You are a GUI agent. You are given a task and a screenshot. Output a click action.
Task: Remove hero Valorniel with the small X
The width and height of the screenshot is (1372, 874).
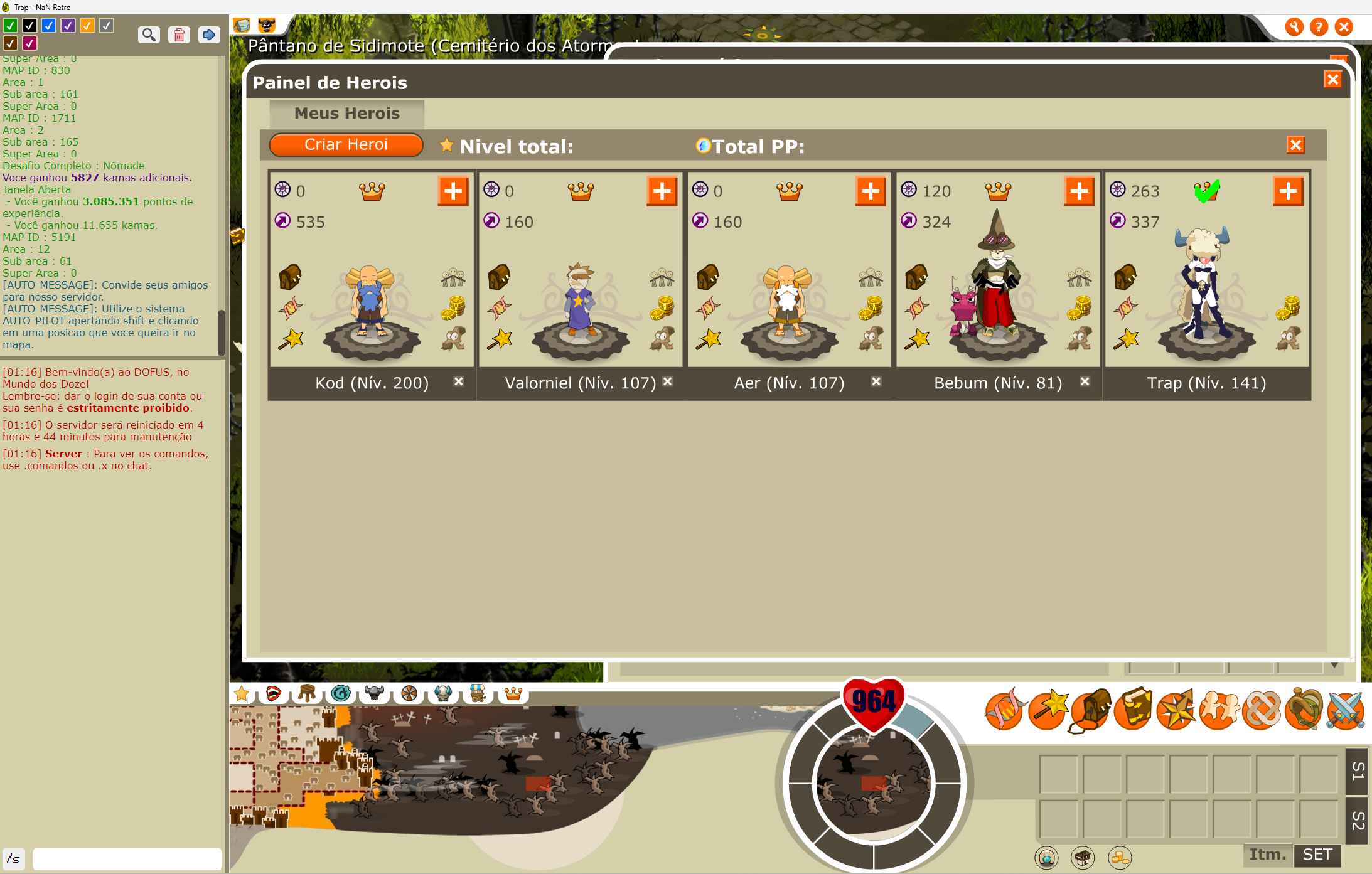(x=668, y=381)
